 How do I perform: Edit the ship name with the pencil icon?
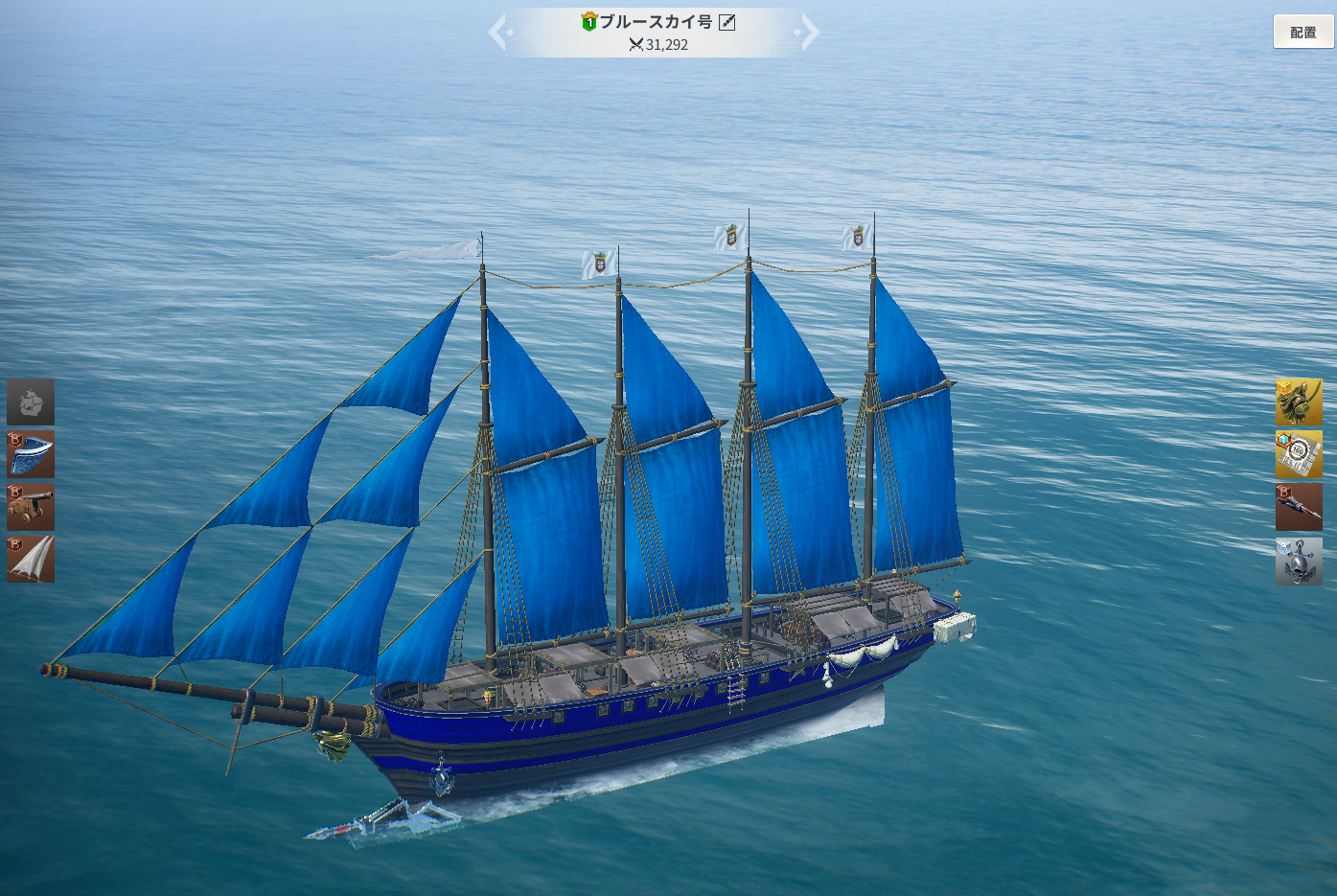pyautogui.click(x=727, y=22)
